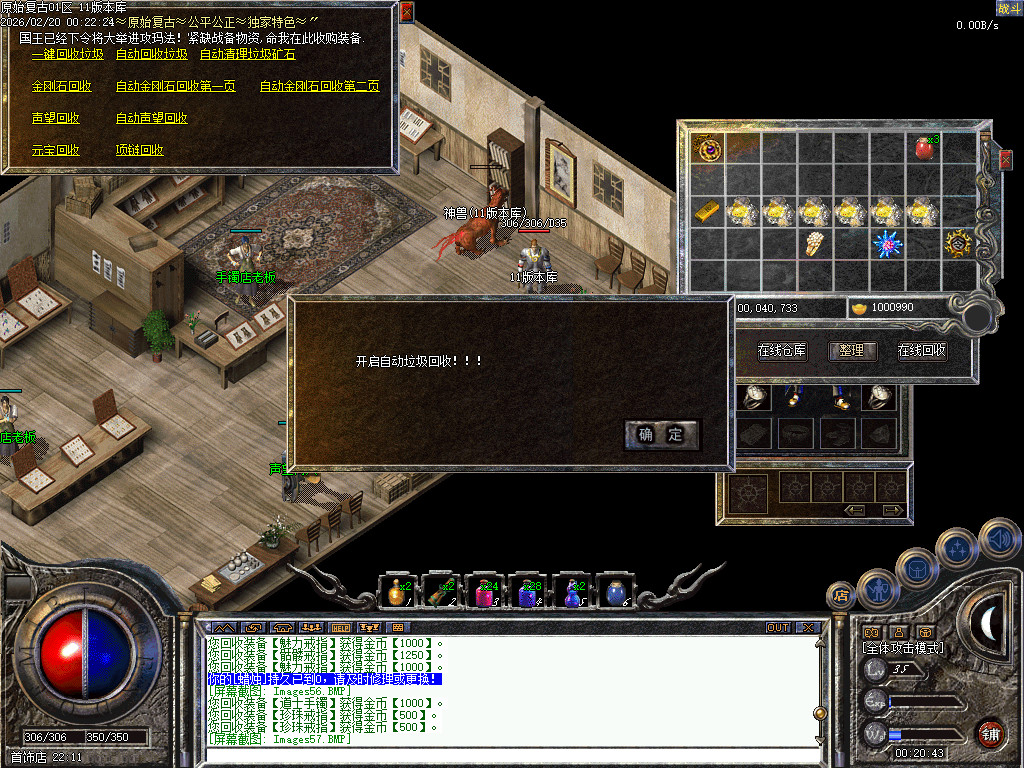Select the red potion jar in bag
The image size is (1024, 768).
coord(923,150)
